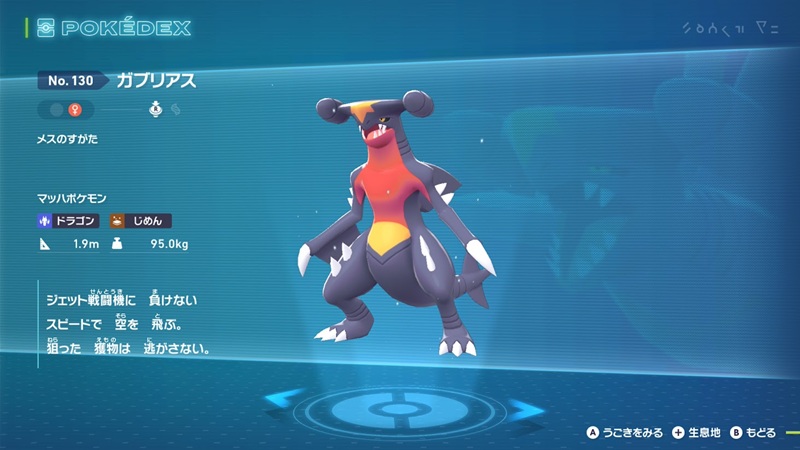Go back with the もどる option
The width and height of the screenshot is (800, 450).
(x=756, y=432)
